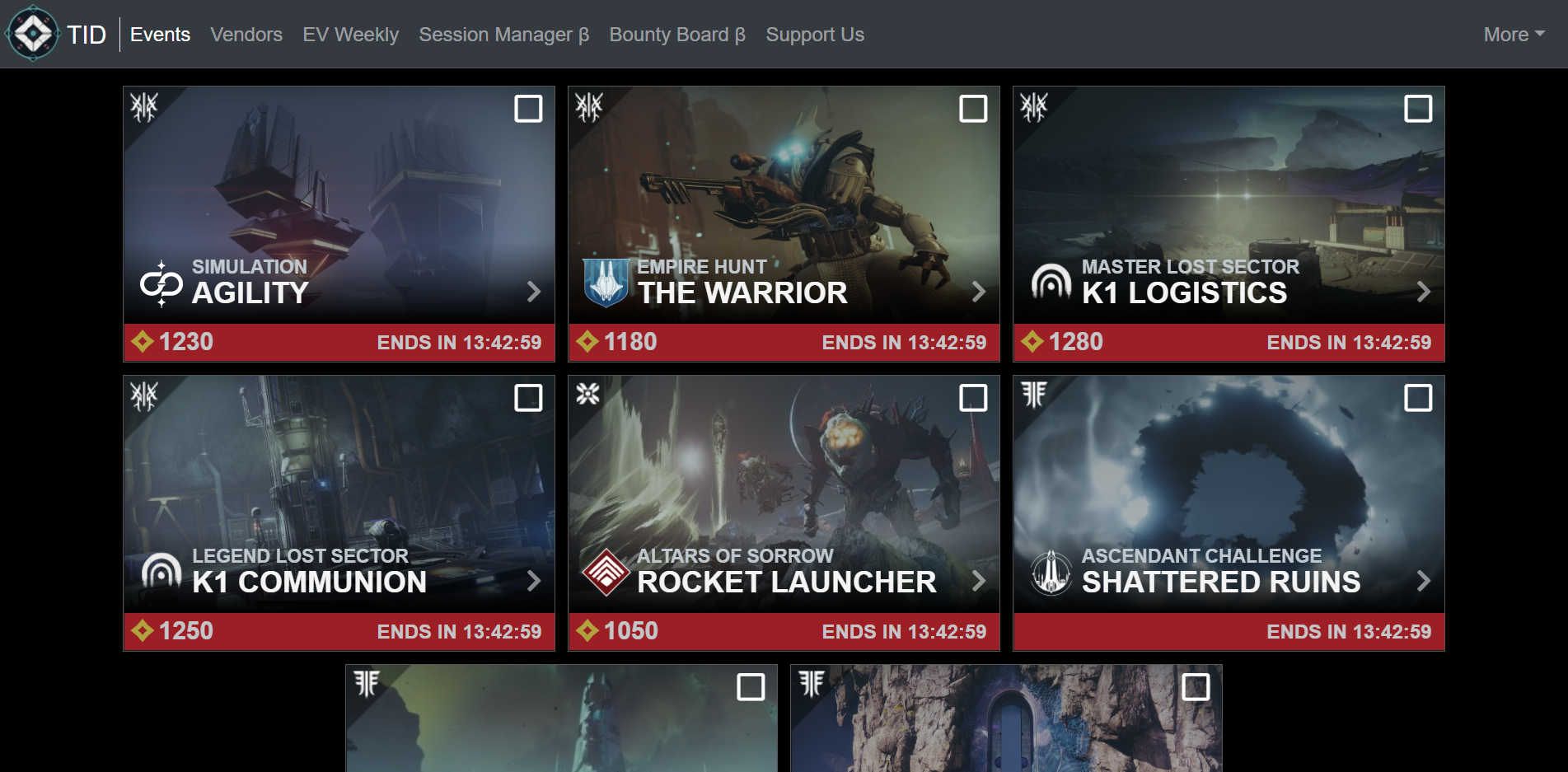Open the More dropdown menu
The width and height of the screenshot is (1568, 772).
pyautogui.click(x=1513, y=35)
